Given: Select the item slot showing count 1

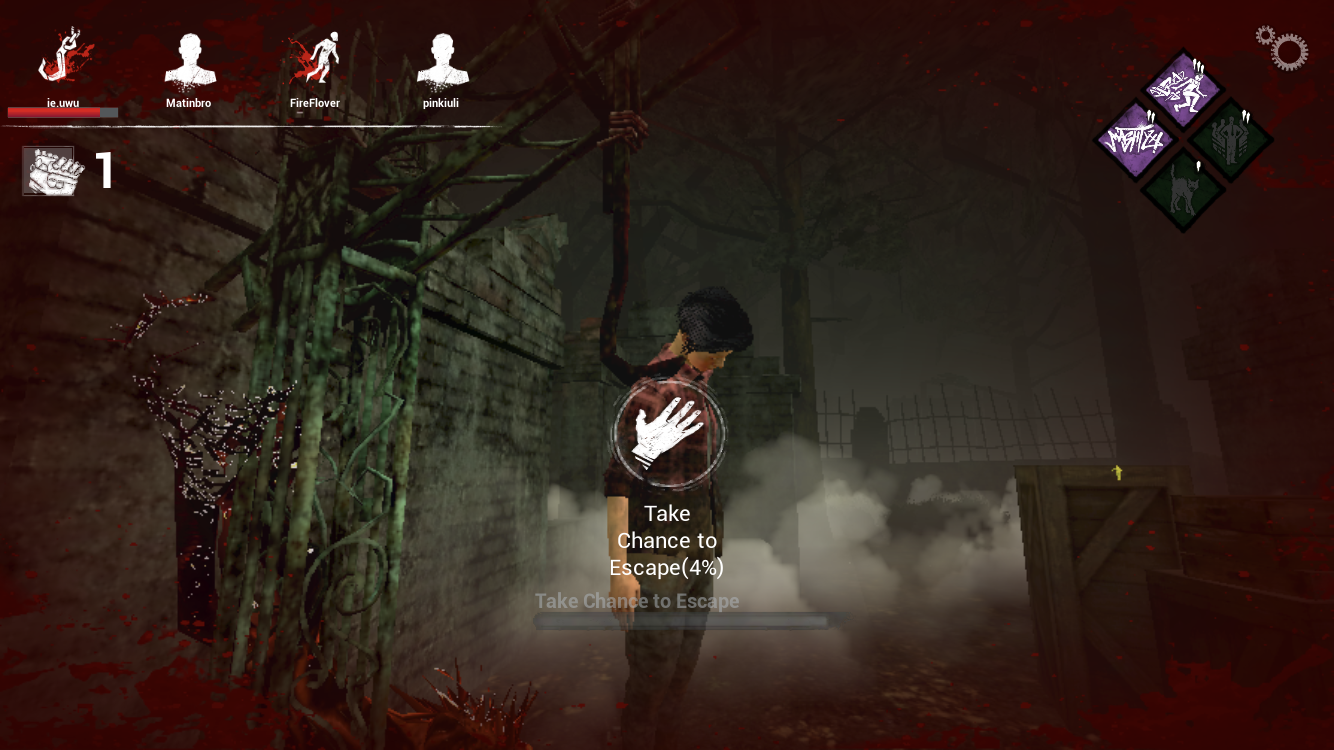Looking at the screenshot, I should point(48,170).
